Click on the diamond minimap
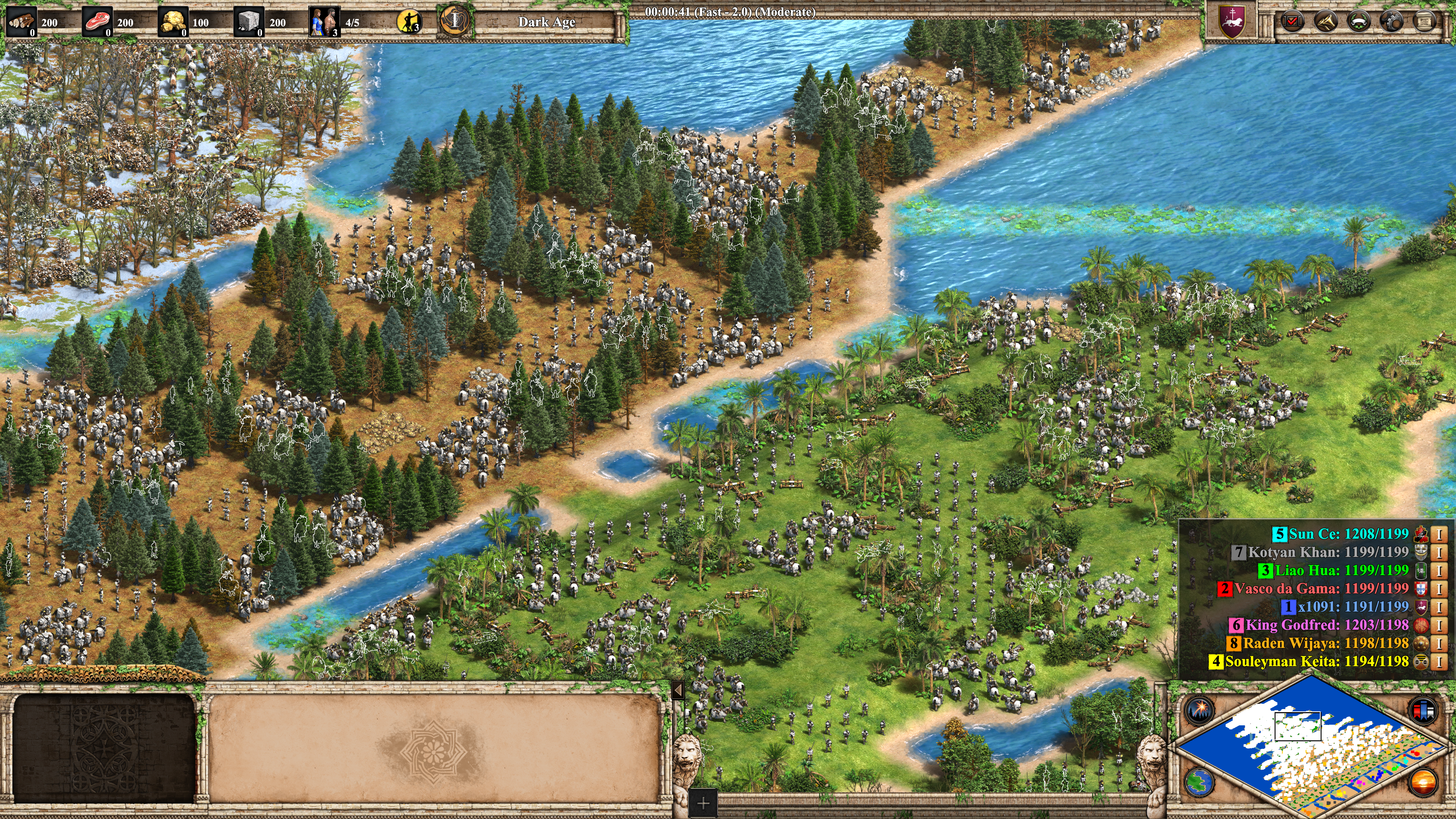The image size is (1456, 819). point(1311,746)
